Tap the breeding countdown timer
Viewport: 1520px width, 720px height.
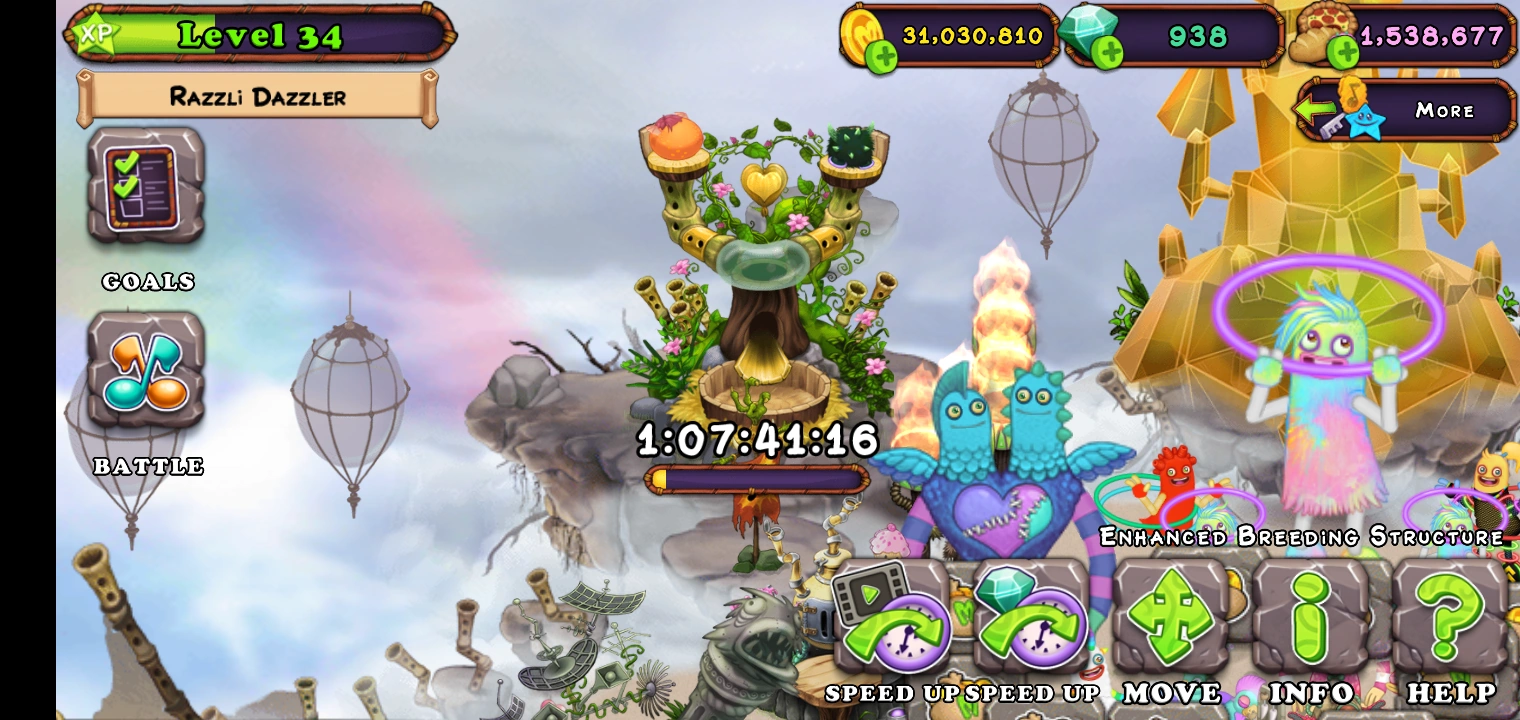(755, 439)
